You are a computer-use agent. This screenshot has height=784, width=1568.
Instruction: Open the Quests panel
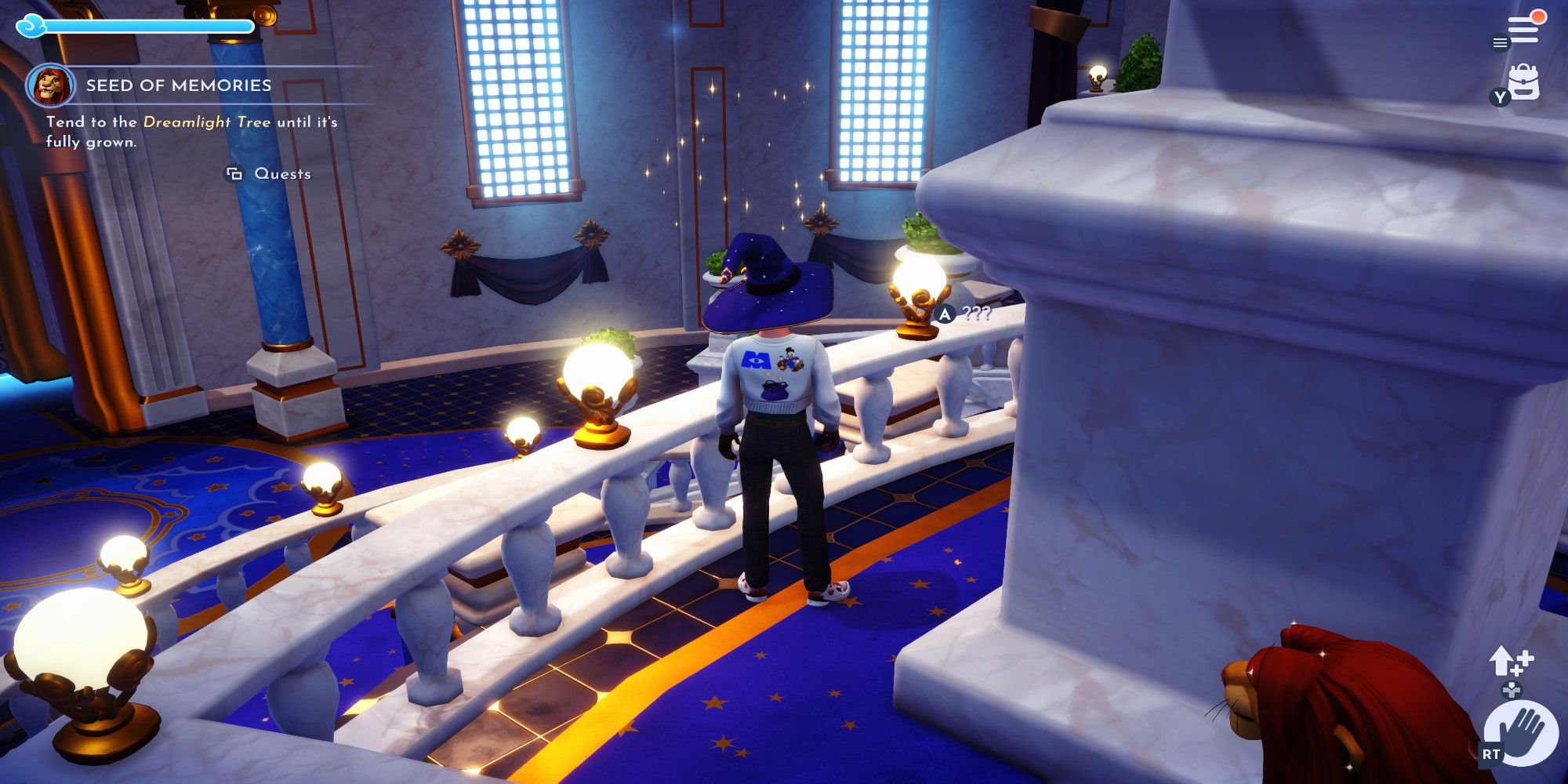click(281, 175)
